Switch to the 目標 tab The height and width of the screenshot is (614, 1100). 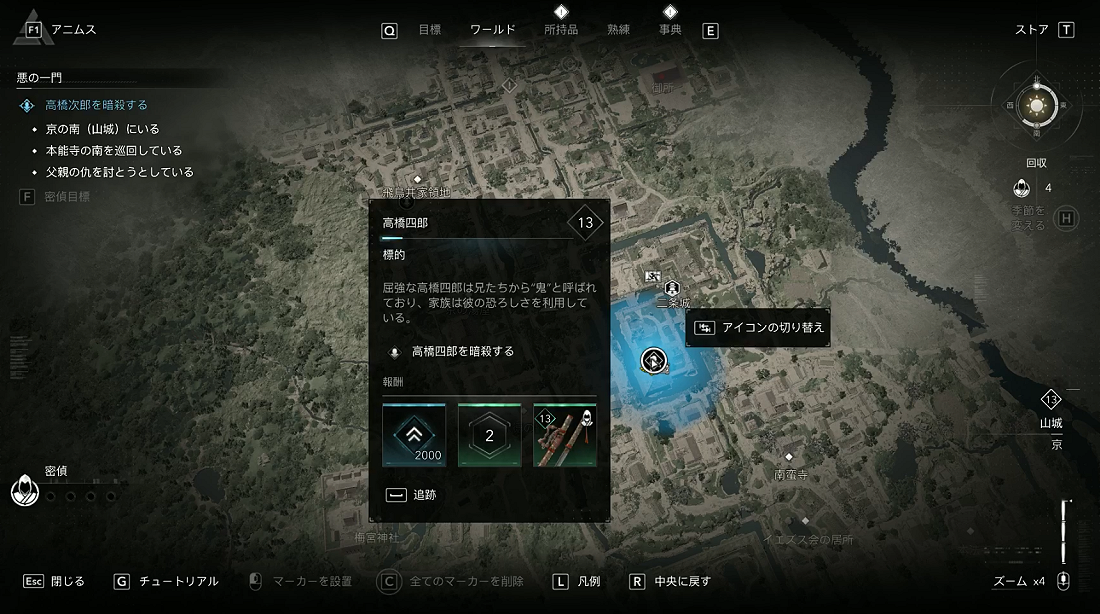[429, 30]
